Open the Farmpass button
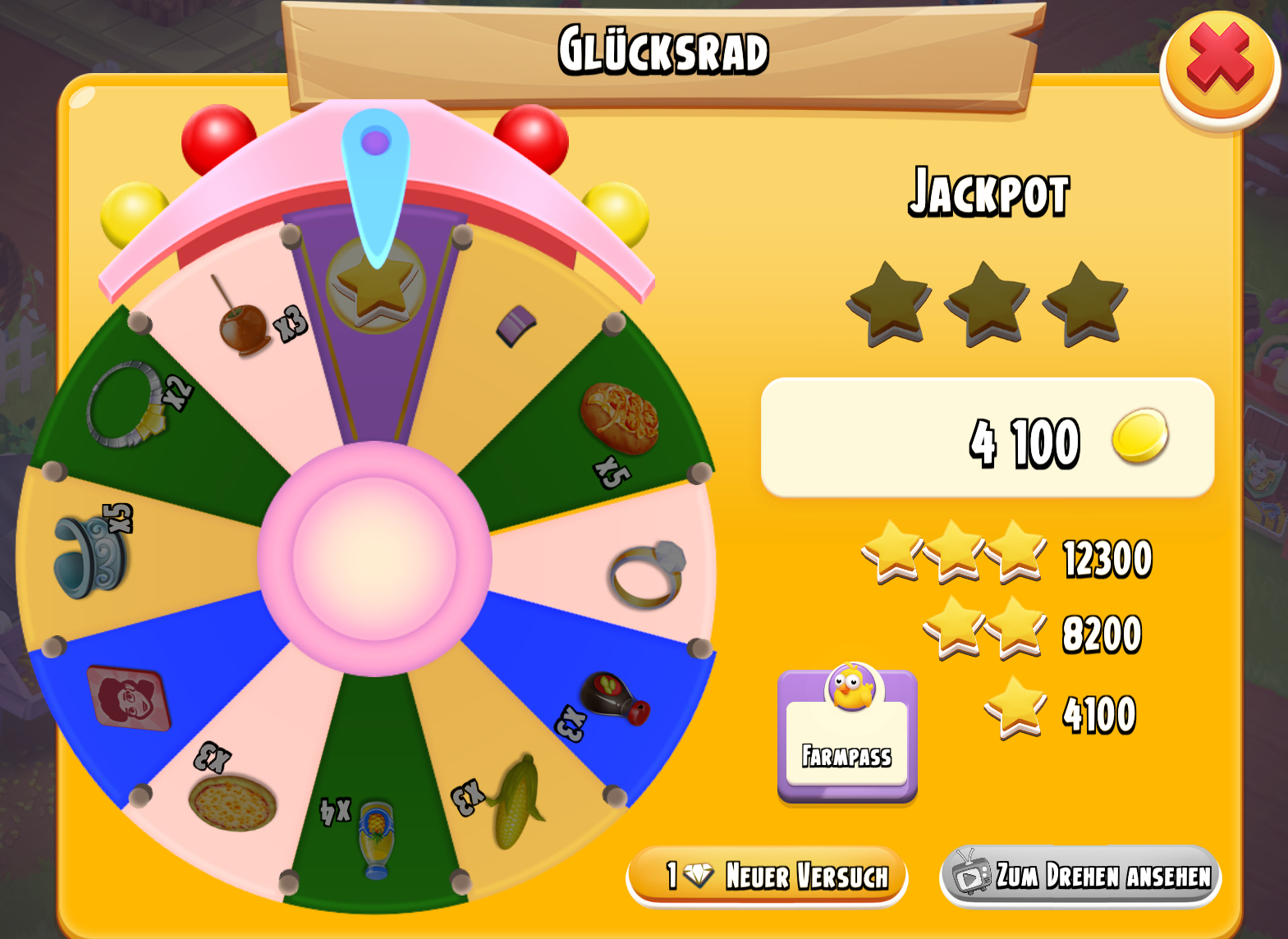 pos(847,735)
